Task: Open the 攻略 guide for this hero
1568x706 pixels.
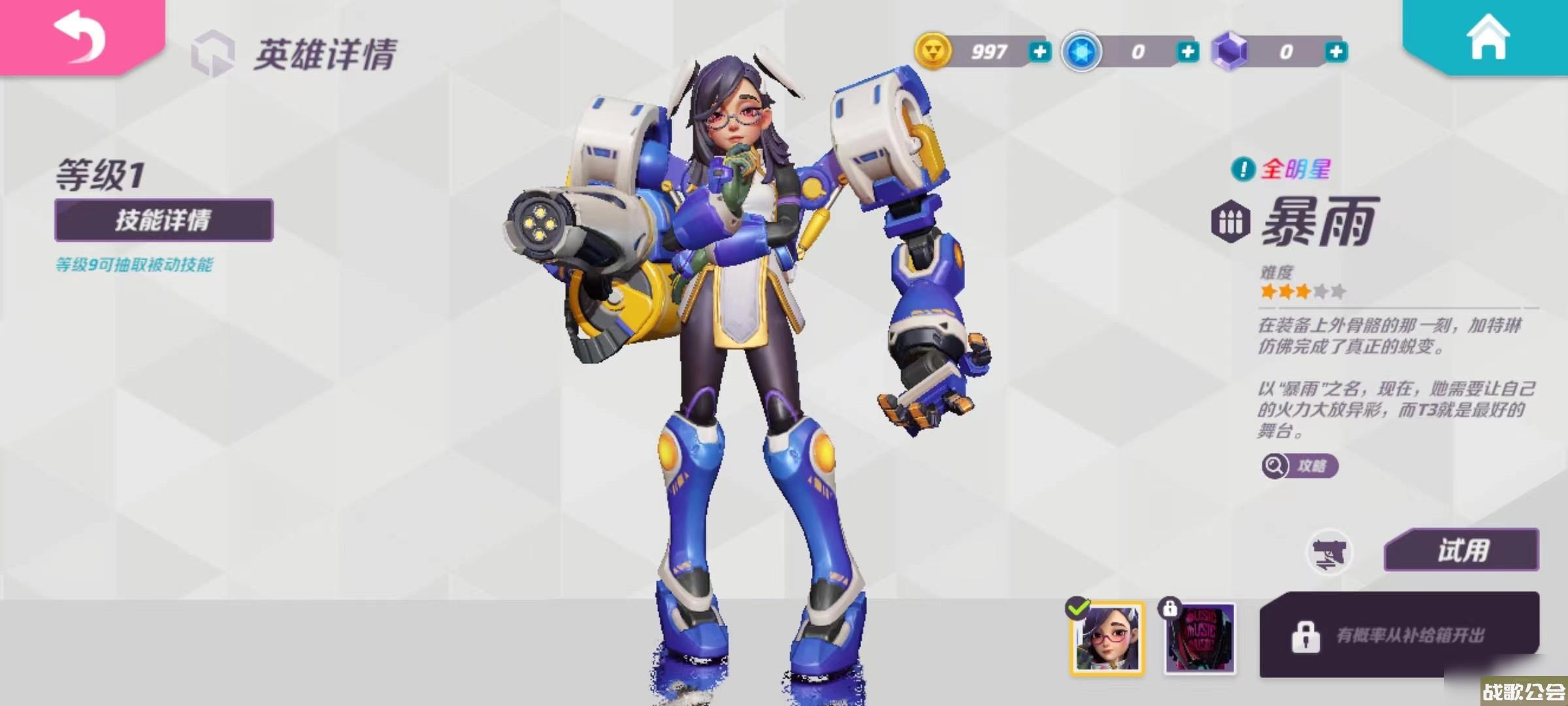Action: point(1300,466)
